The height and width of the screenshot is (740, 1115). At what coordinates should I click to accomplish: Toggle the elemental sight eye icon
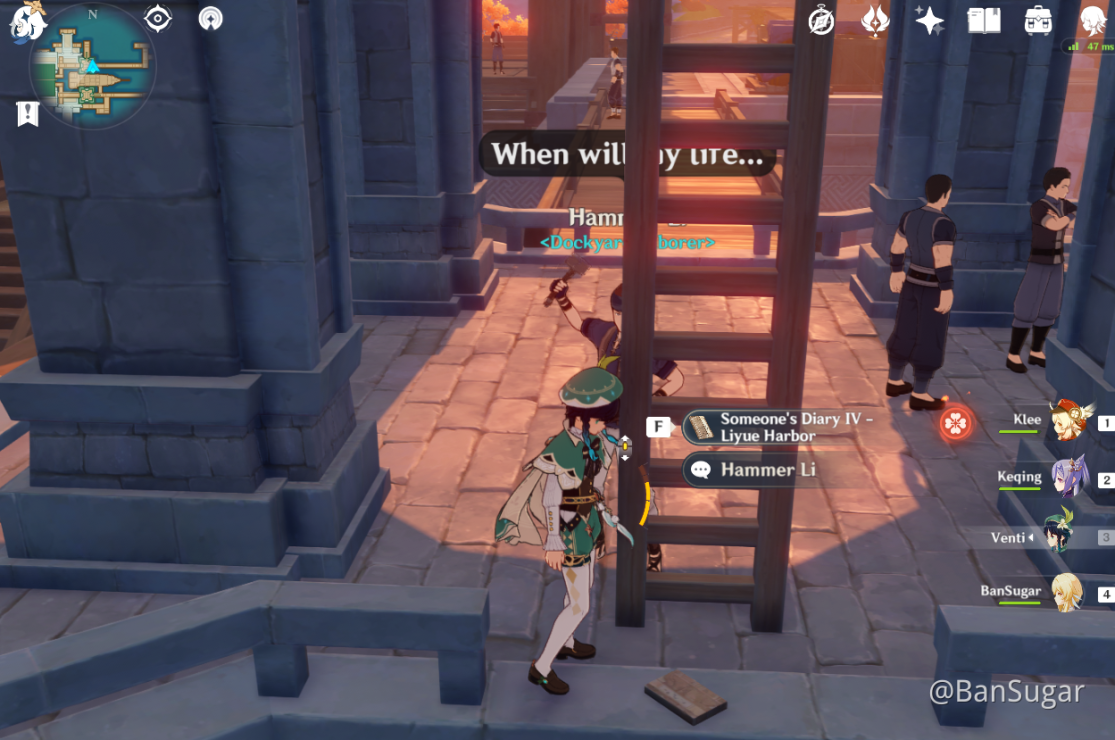pos(158,18)
